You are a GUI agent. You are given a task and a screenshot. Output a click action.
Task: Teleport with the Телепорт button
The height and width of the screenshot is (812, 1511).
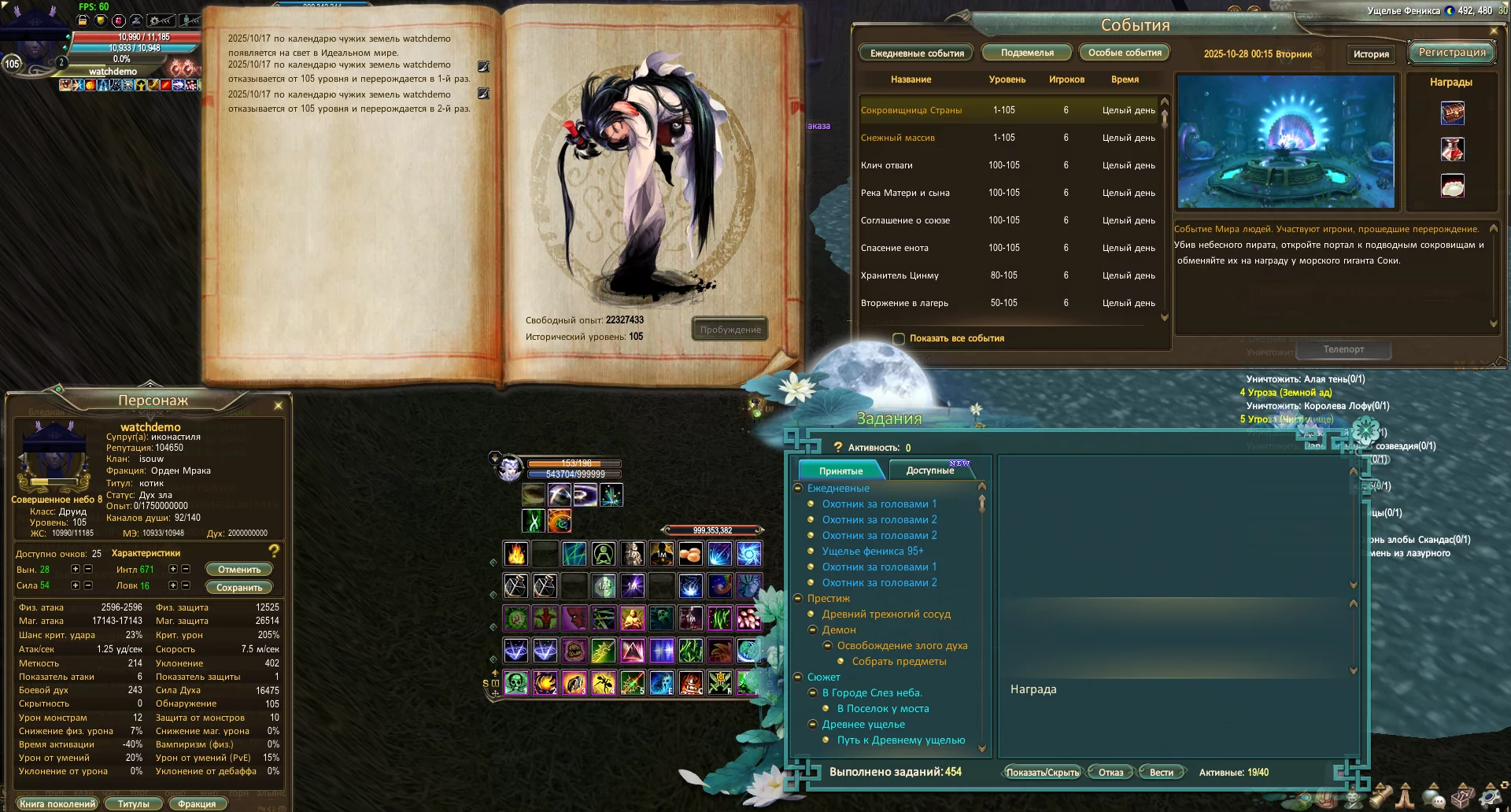tap(1343, 349)
